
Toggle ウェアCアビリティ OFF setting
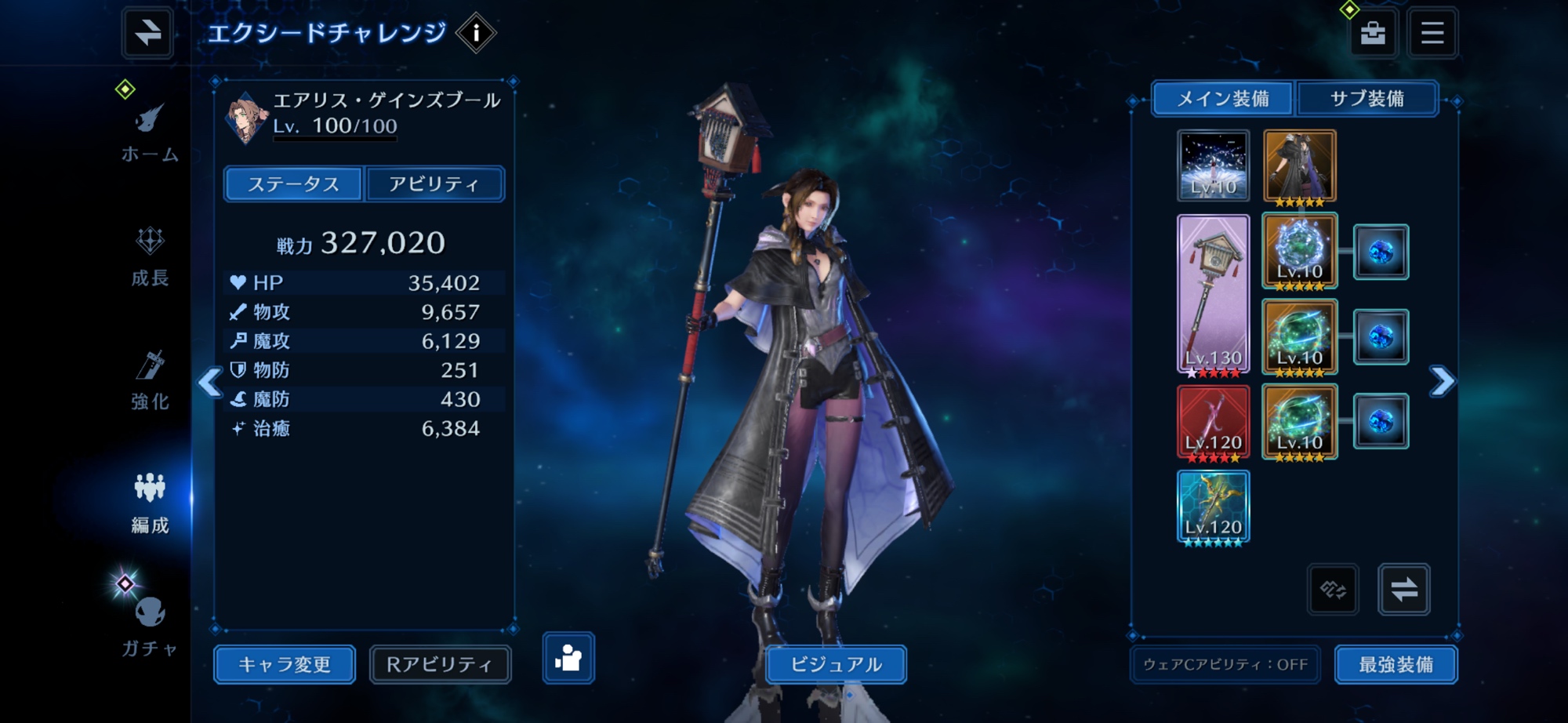1225,664
